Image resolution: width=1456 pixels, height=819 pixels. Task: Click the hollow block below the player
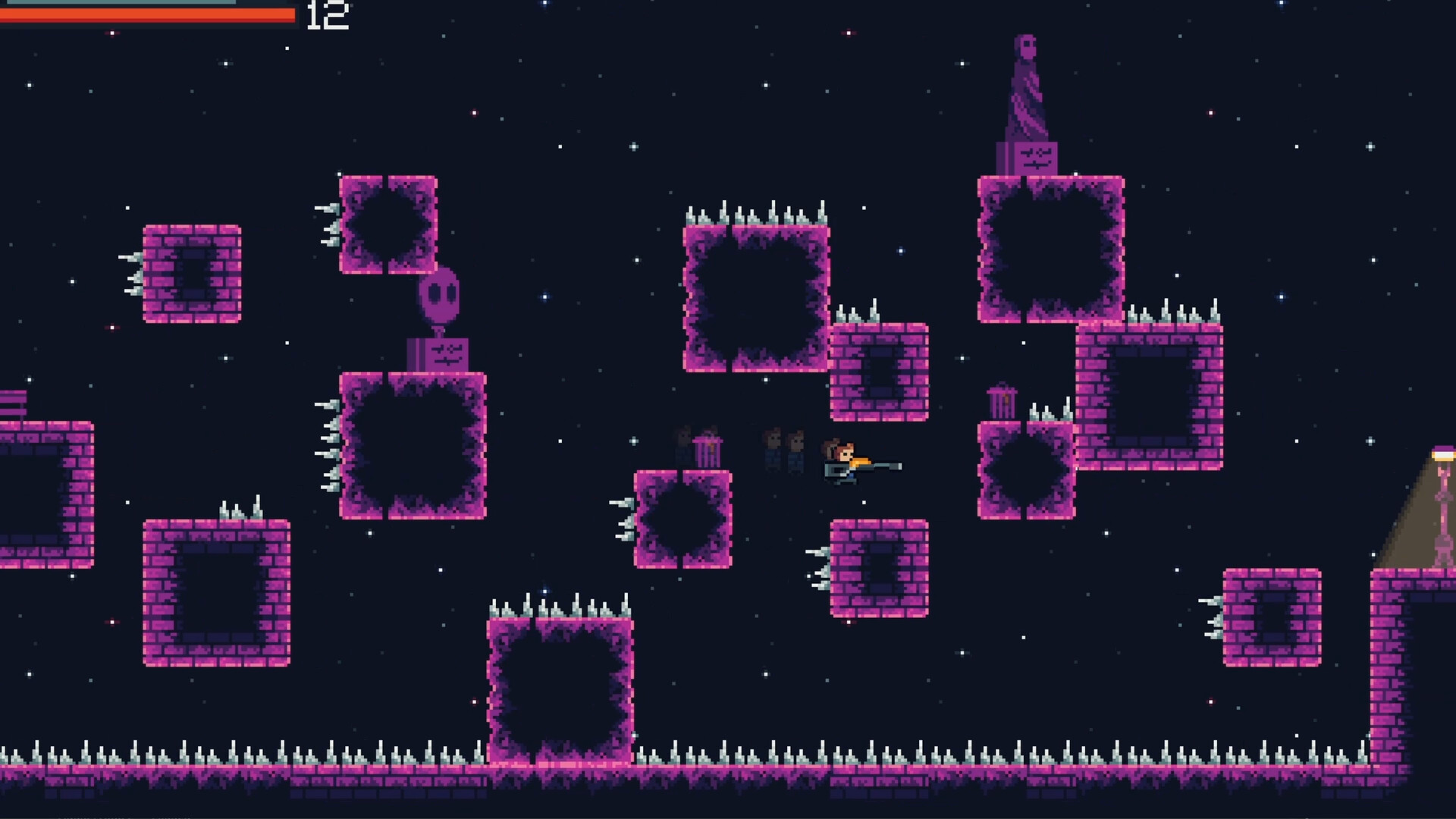880,569
